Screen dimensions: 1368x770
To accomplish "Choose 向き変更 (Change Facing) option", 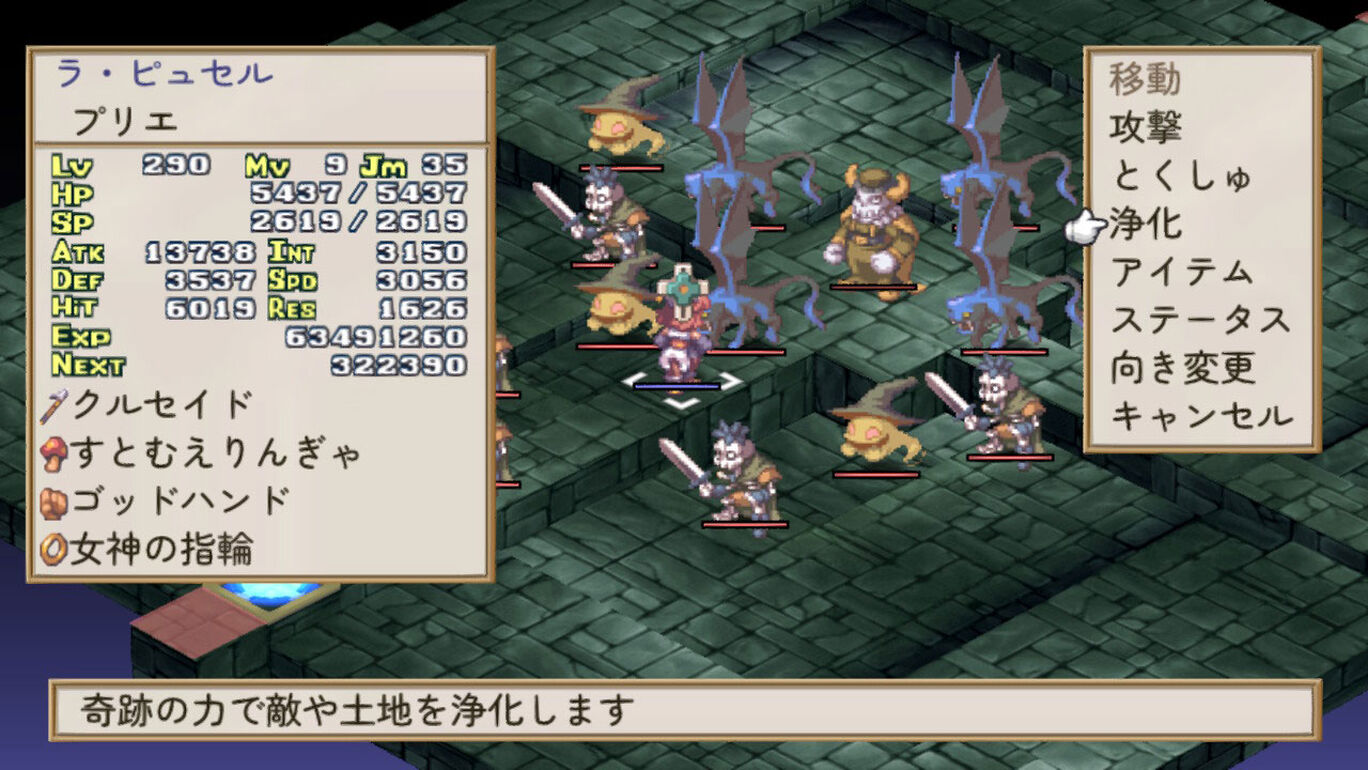I will click(1182, 368).
